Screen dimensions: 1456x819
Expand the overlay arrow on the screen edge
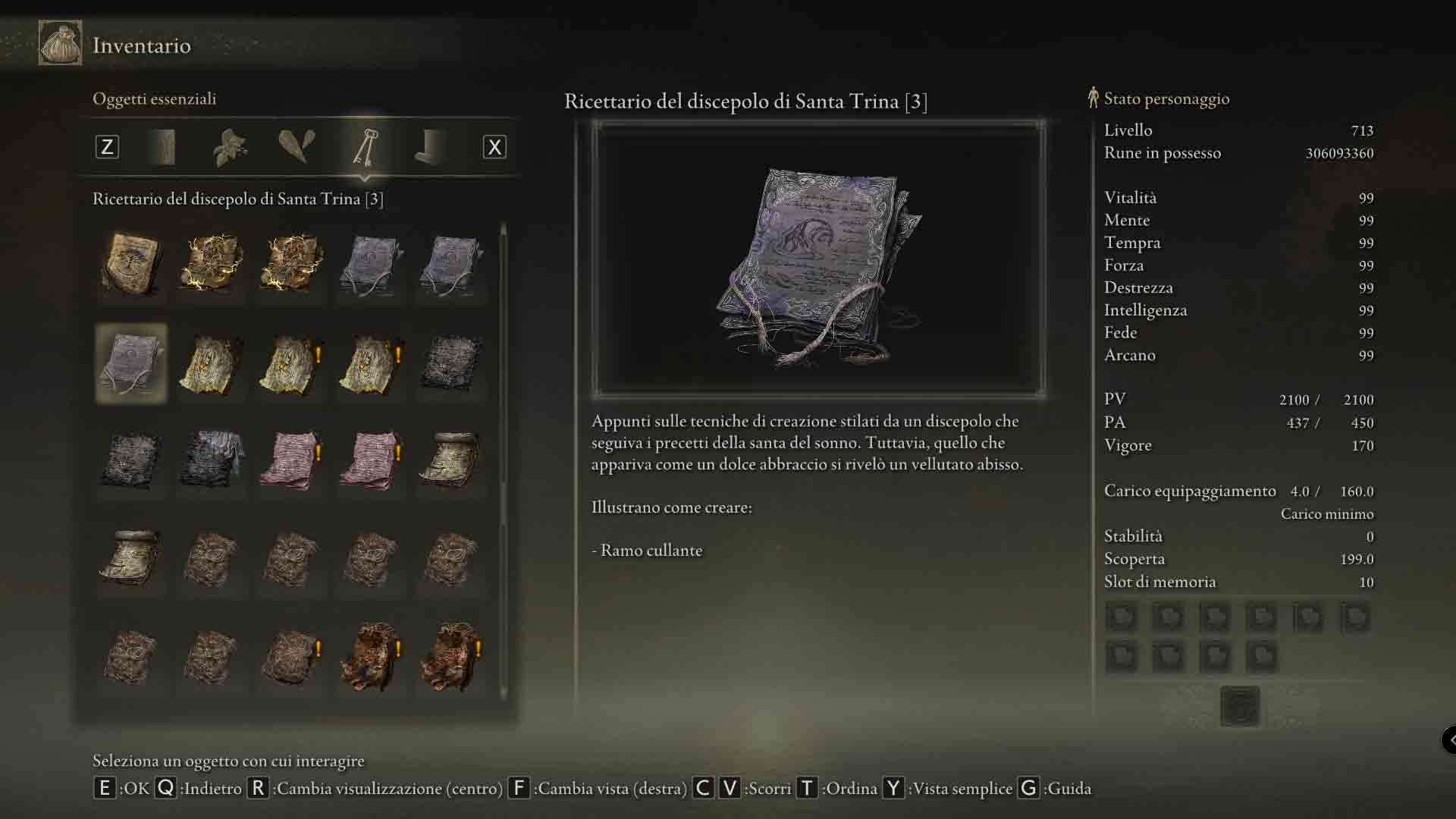[x=1449, y=739]
